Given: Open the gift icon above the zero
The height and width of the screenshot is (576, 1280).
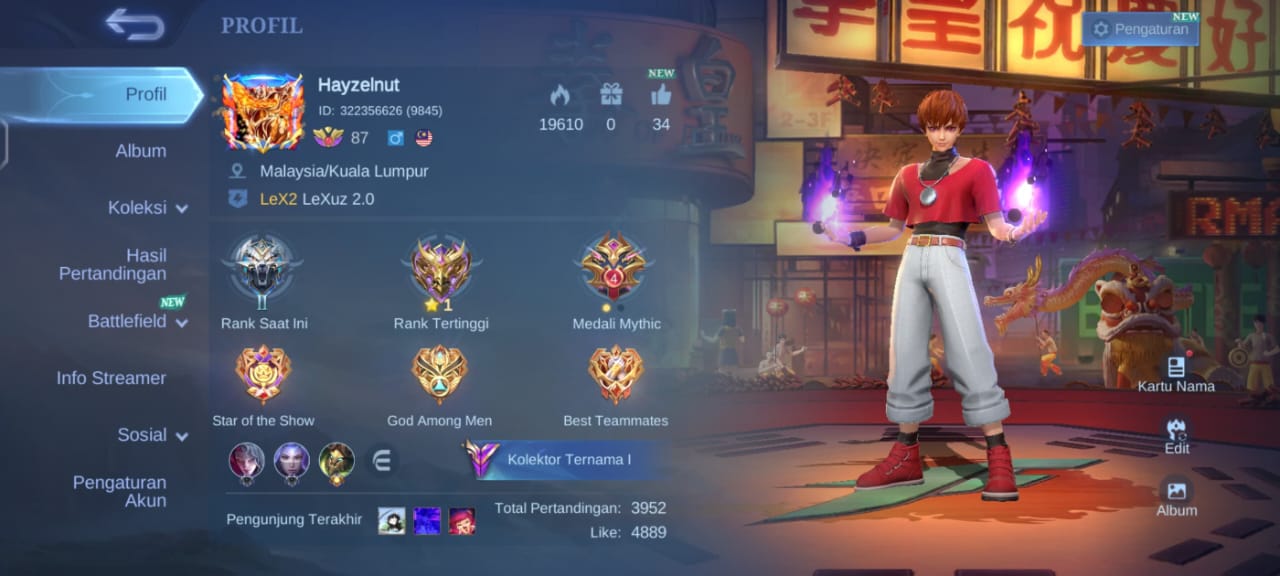Looking at the screenshot, I should pyautogui.click(x=610, y=95).
